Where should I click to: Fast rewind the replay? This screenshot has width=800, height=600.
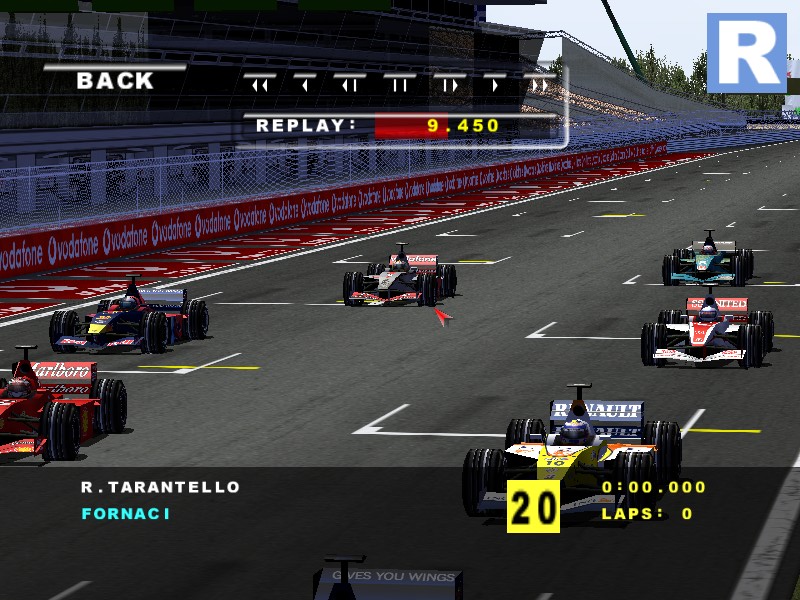[260, 85]
